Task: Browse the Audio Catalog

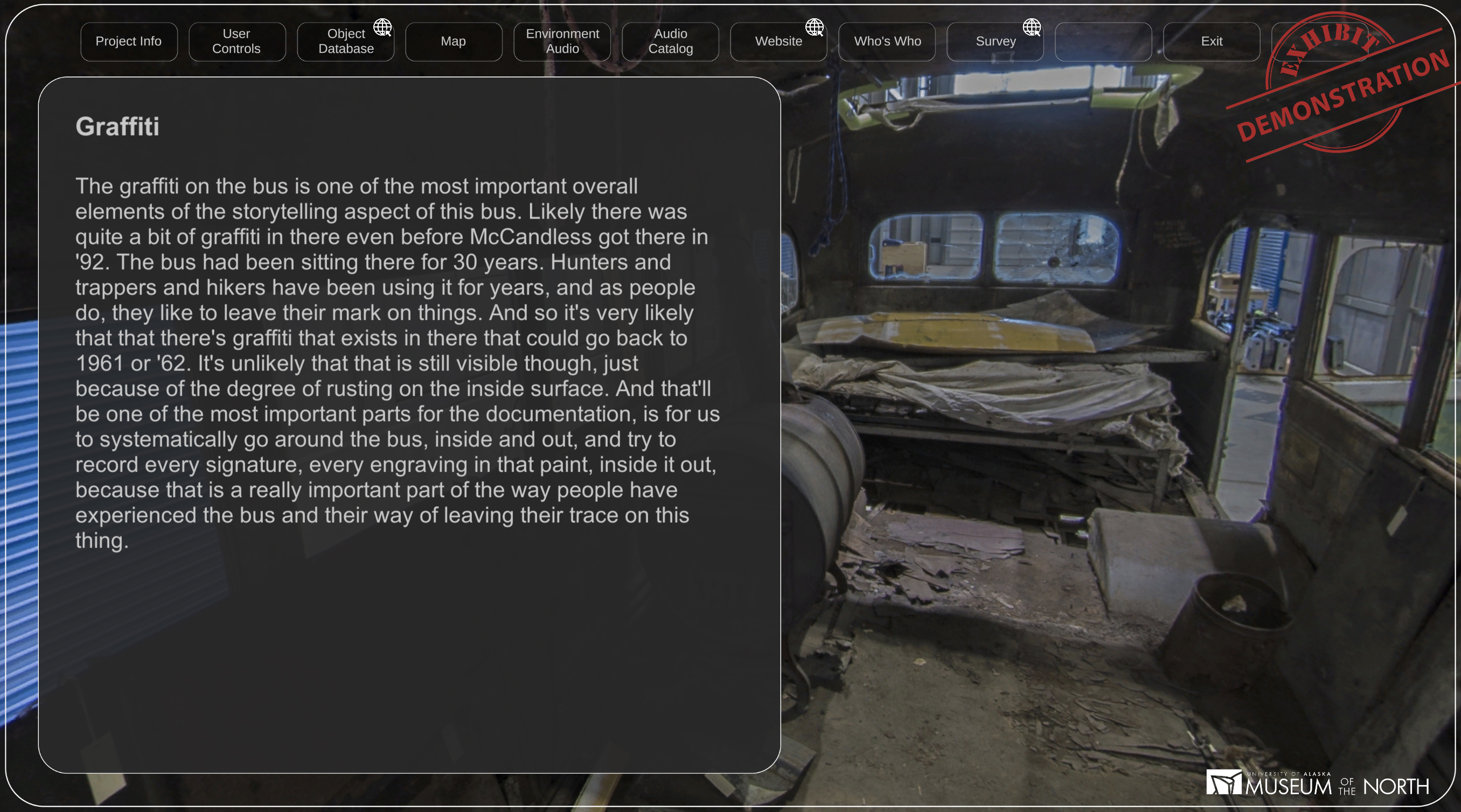Action: (670, 41)
